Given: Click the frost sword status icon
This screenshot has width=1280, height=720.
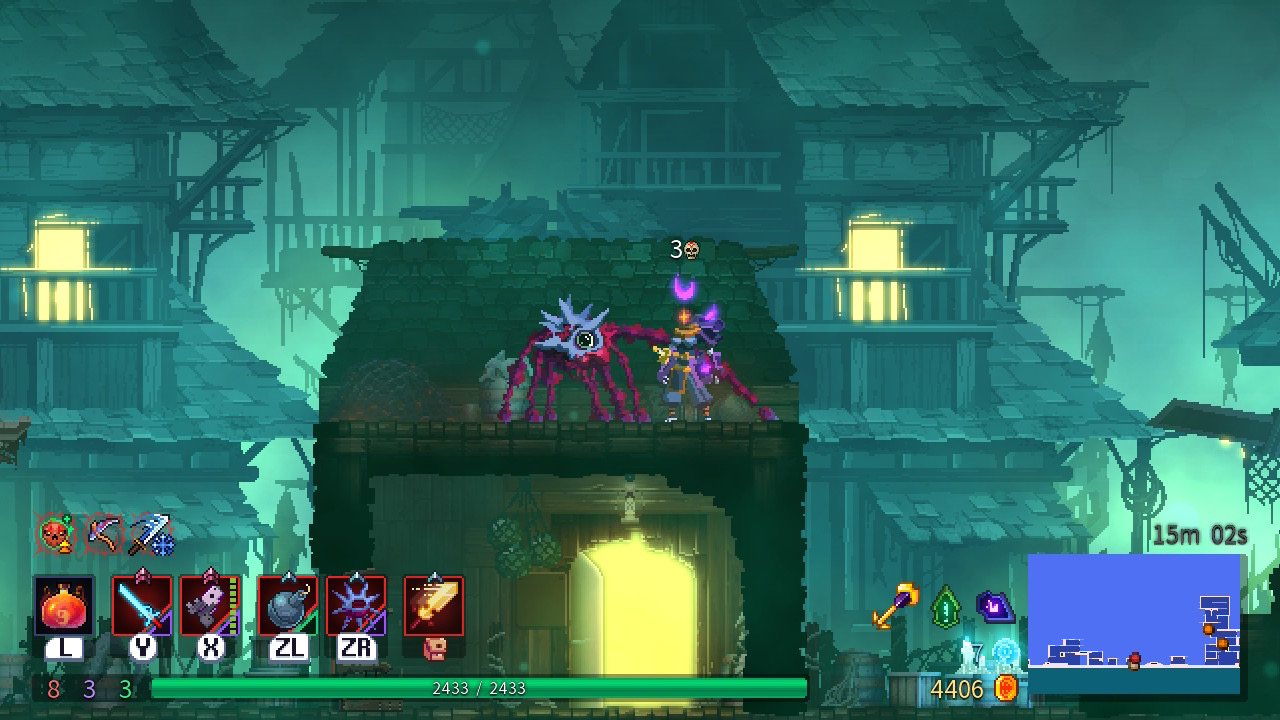Looking at the screenshot, I should pos(151,535).
